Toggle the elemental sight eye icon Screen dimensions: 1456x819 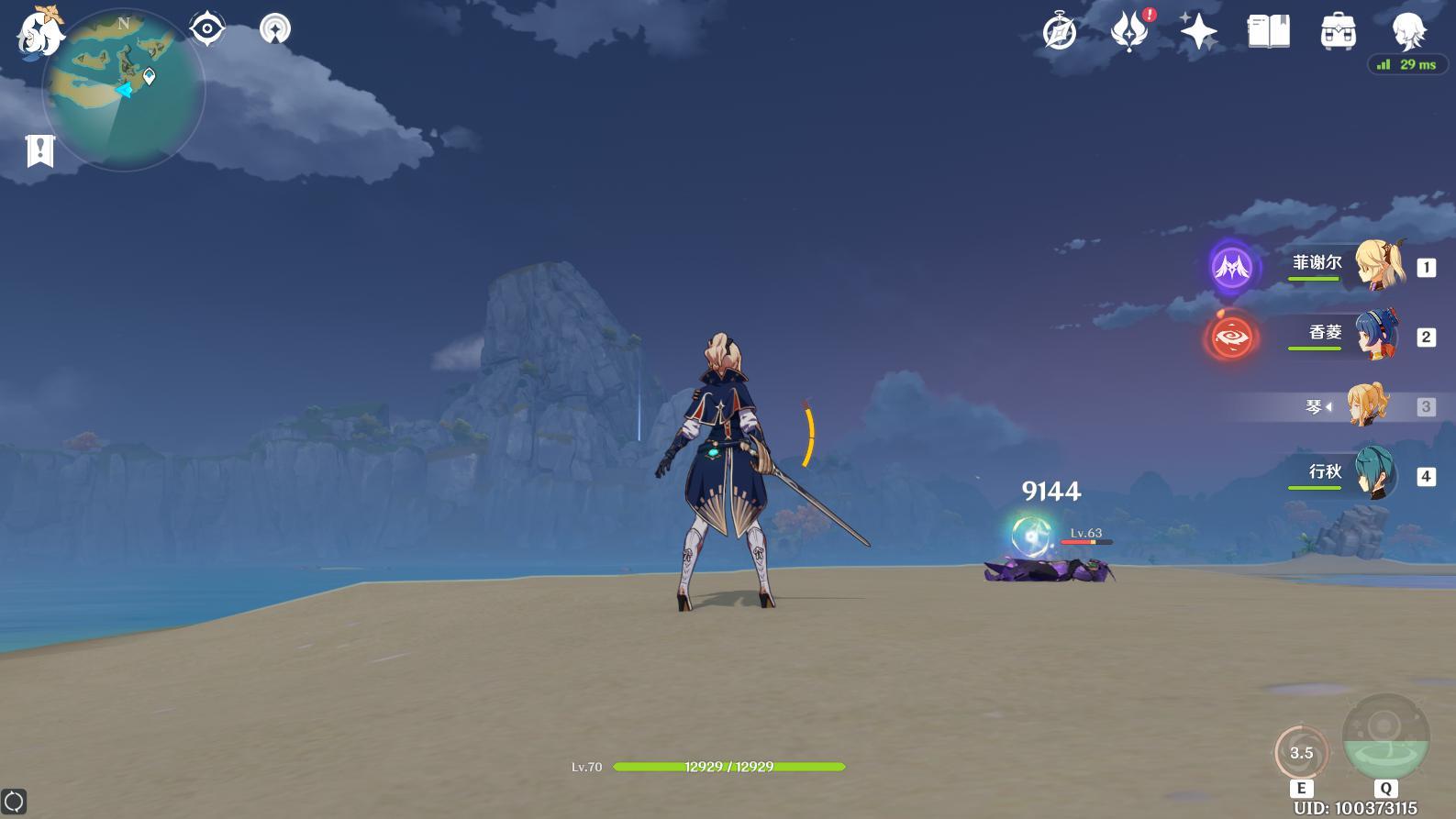point(207,29)
